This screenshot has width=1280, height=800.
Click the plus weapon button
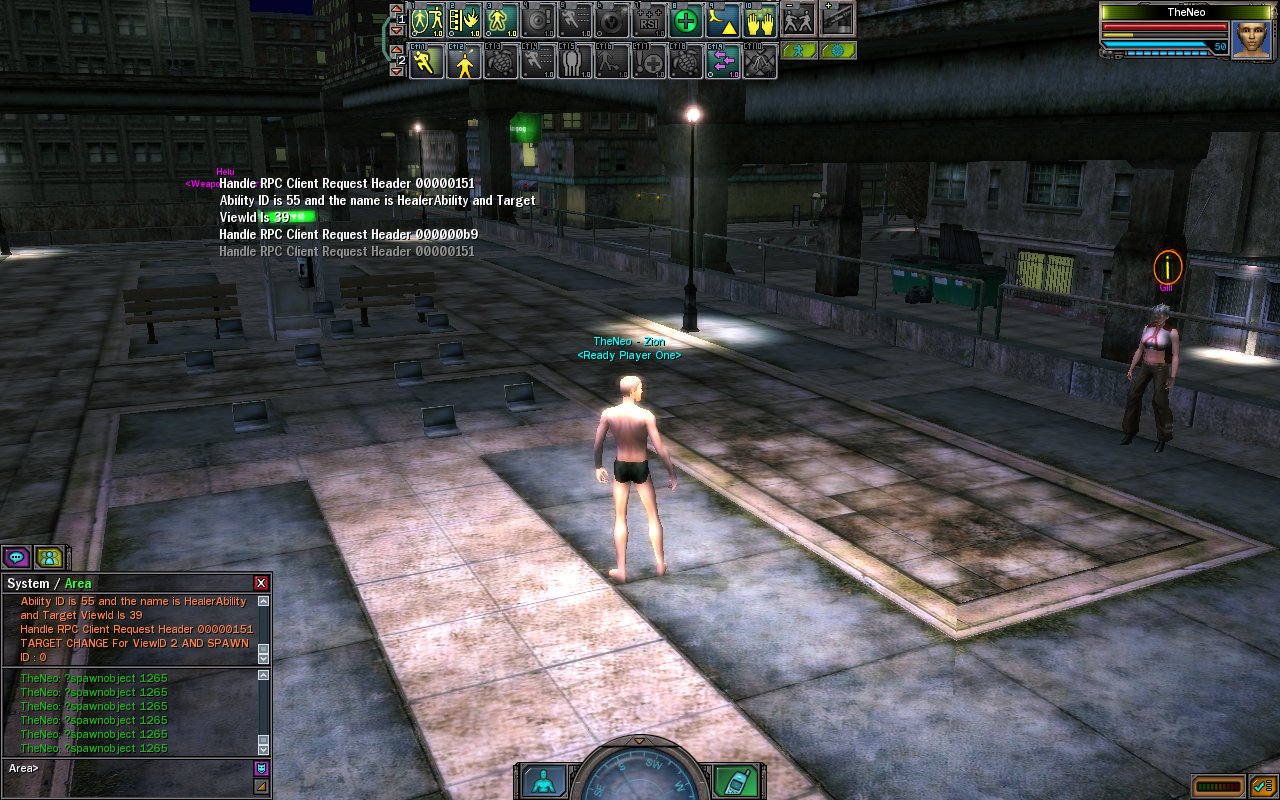pos(838,18)
